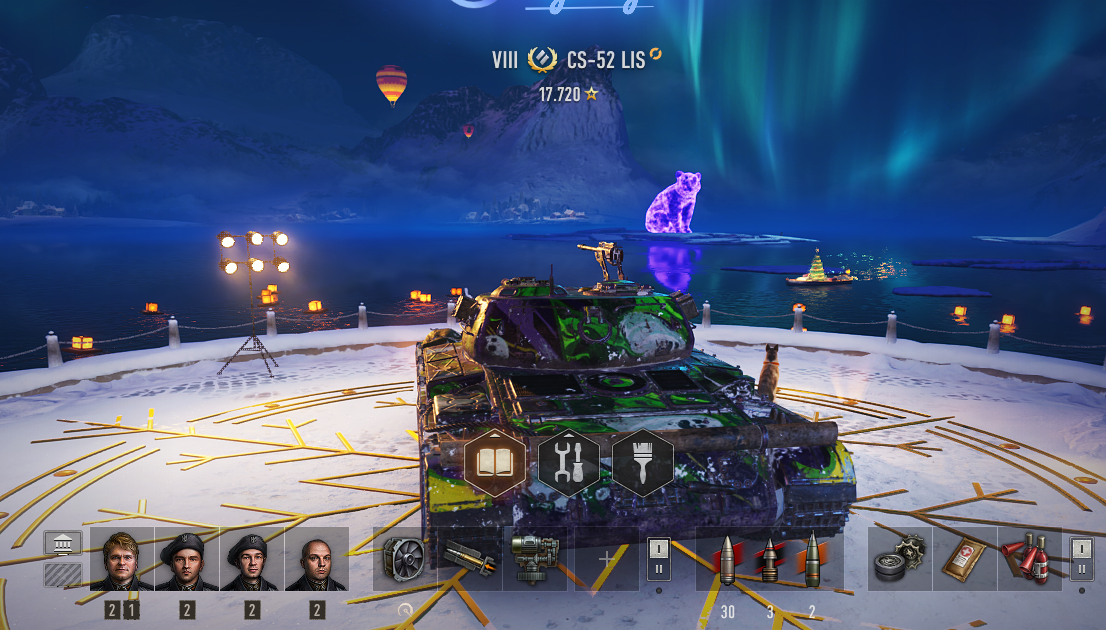Select the green turbocharger engine equipment slot

(x=535, y=559)
